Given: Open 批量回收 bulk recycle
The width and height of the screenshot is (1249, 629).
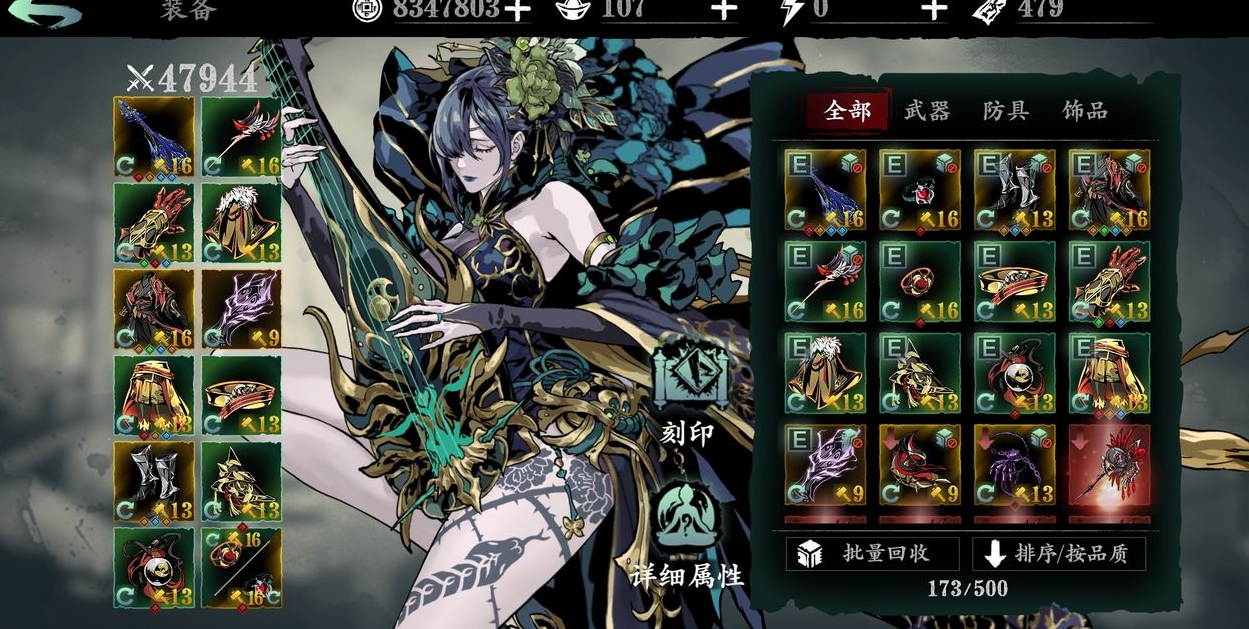Looking at the screenshot, I should point(871,553).
